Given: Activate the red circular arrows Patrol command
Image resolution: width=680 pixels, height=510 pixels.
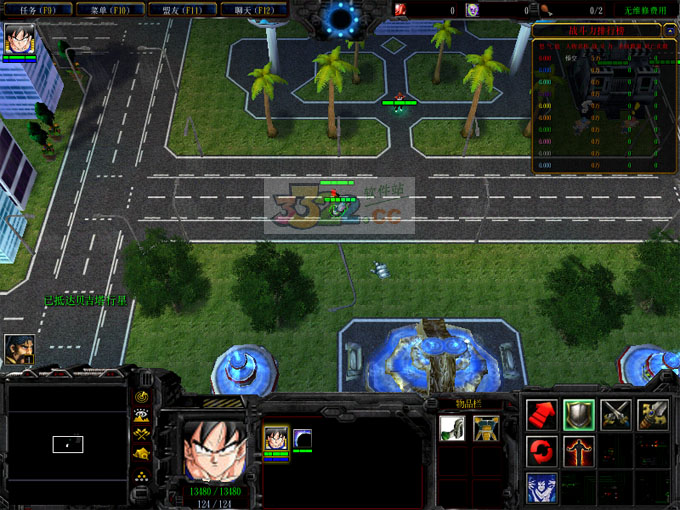Looking at the screenshot, I should [x=541, y=451].
